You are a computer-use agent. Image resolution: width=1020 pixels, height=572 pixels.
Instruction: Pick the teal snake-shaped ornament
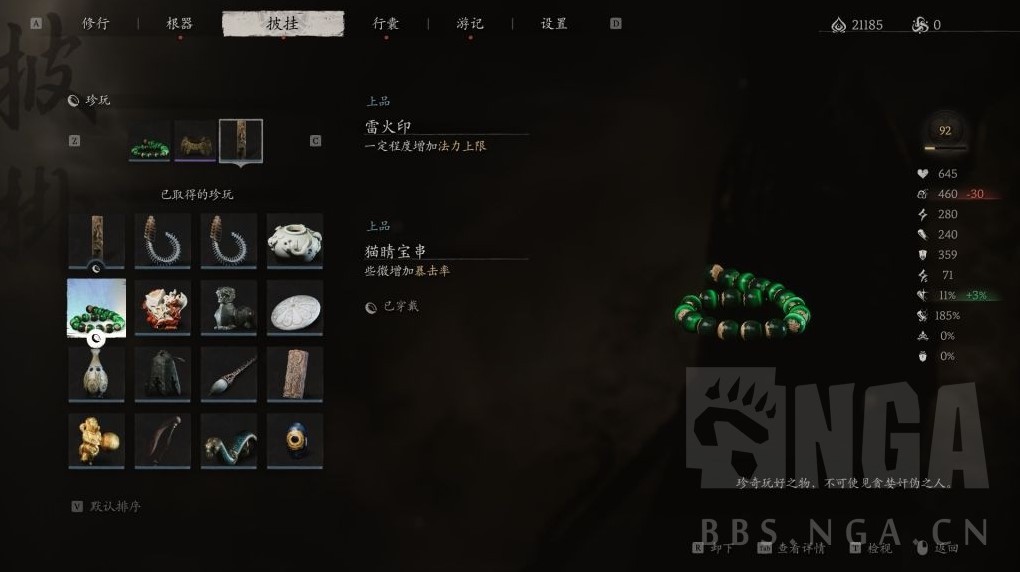pos(229,440)
